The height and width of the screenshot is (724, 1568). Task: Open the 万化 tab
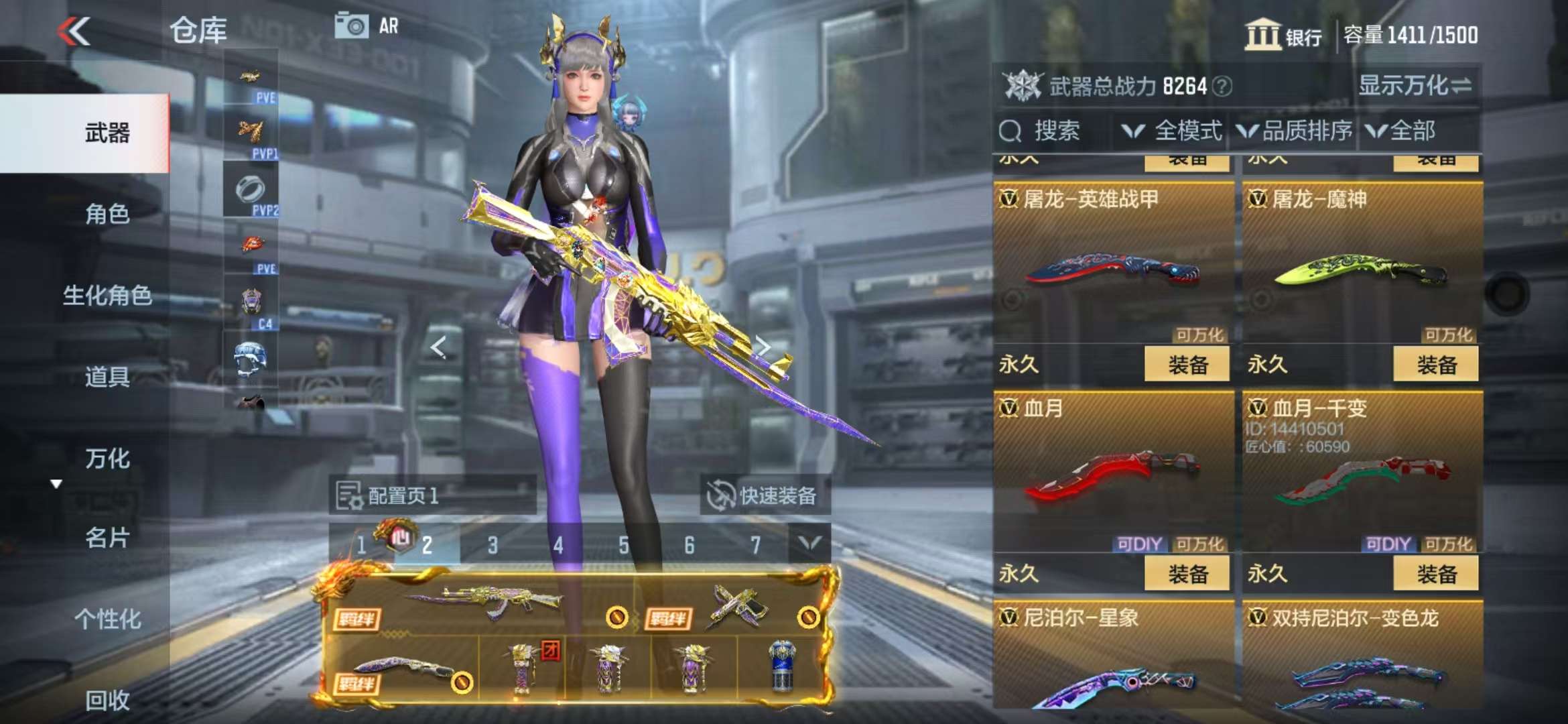pos(107,459)
